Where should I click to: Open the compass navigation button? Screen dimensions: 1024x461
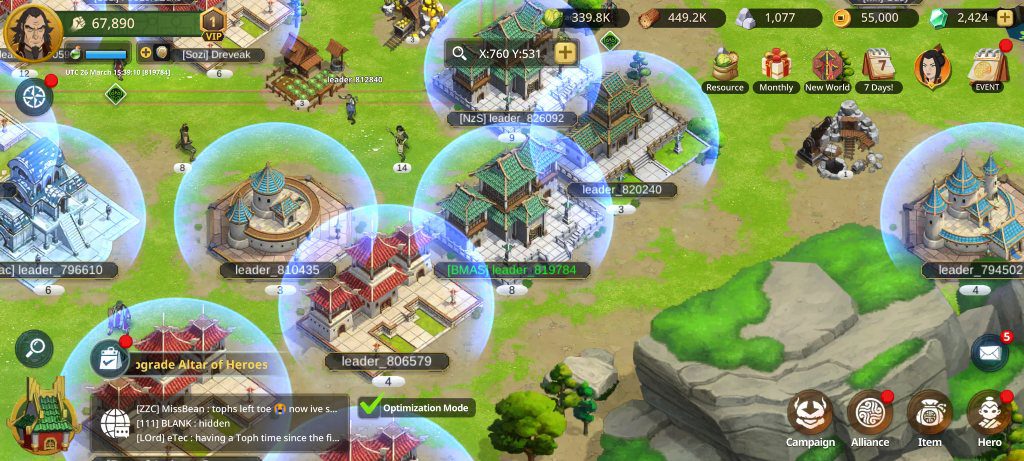pyautogui.click(x=34, y=97)
